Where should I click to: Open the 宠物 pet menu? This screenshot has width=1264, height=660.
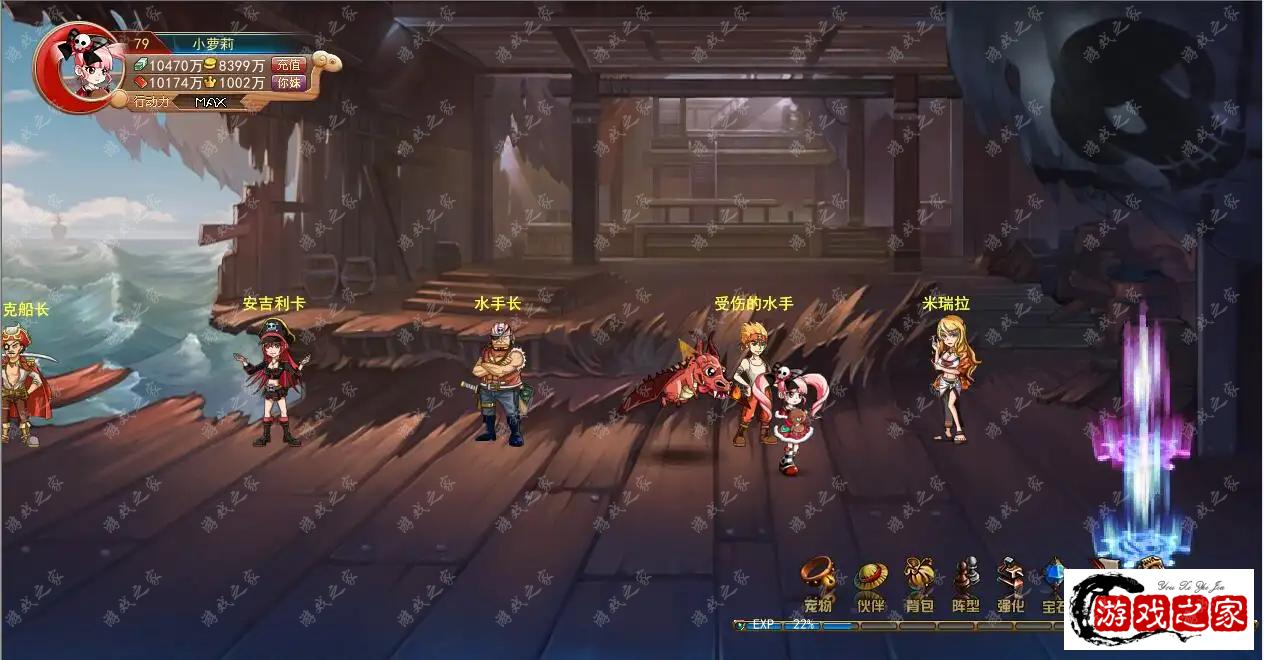[x=818, y=585]
